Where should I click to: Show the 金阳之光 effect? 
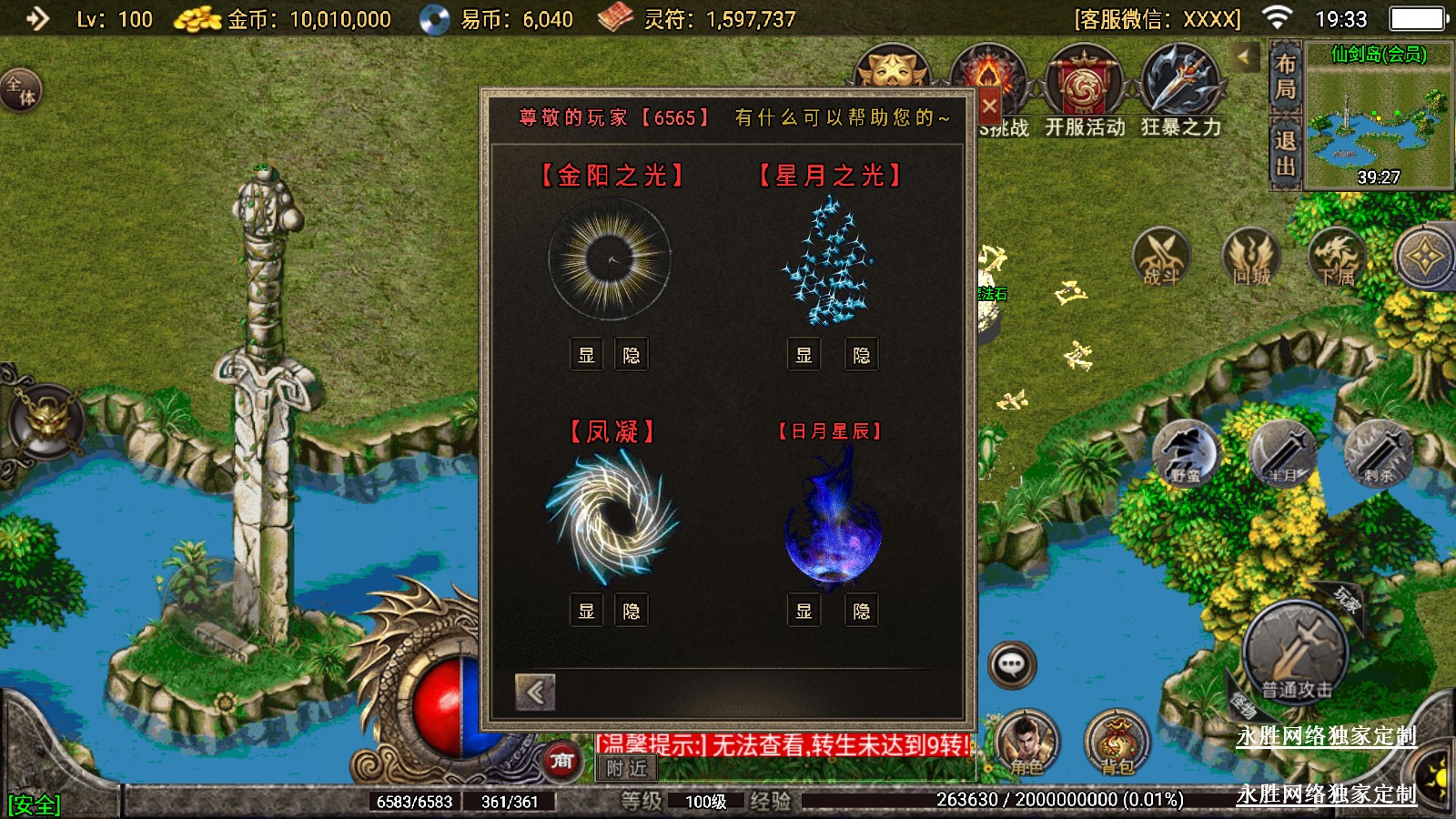tap(587, 355)
